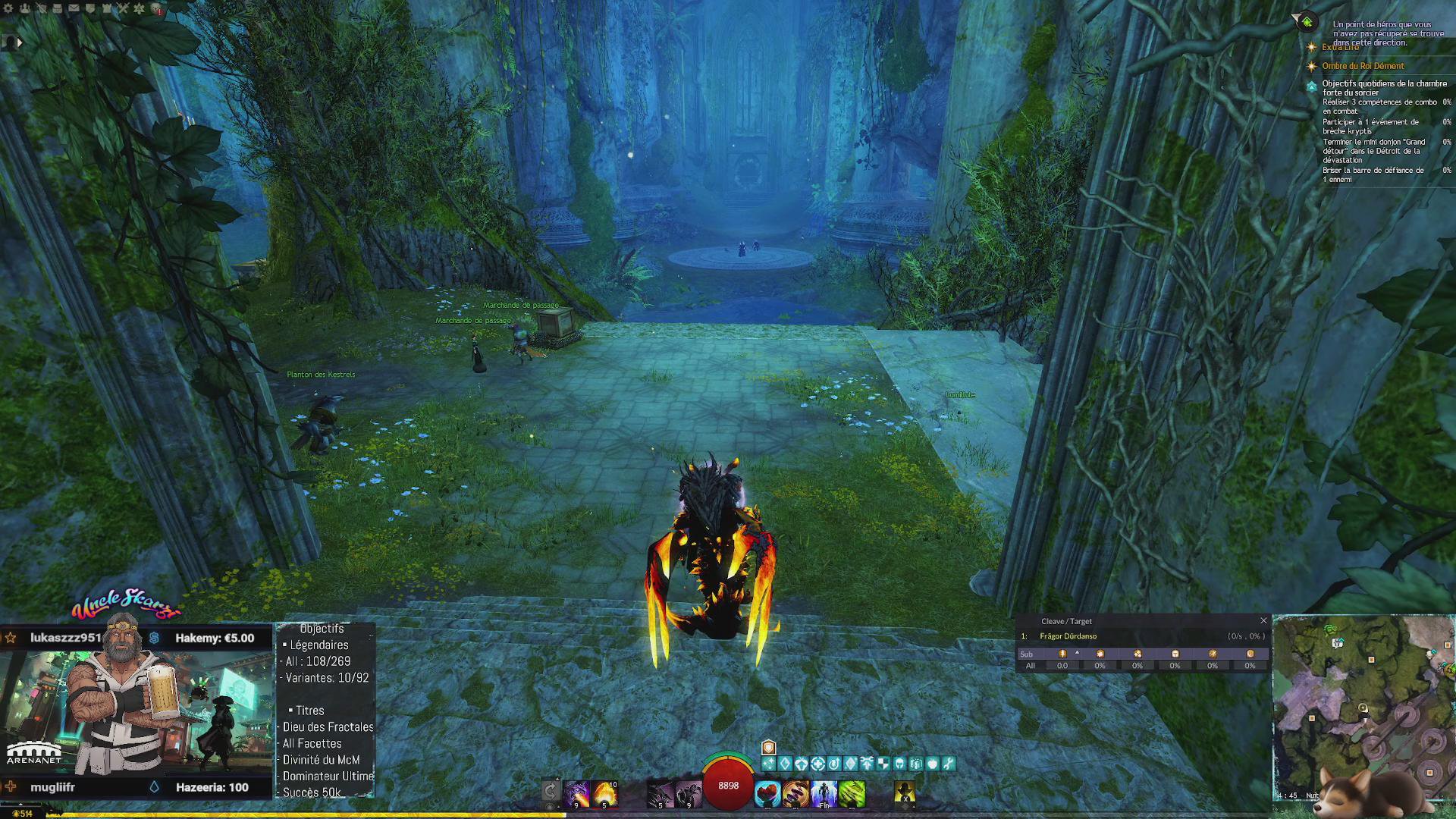The height and width of the screenshot is (819, 1456).
Task: Click the wrench mastery icon
Action: click(x=949, y=764)
